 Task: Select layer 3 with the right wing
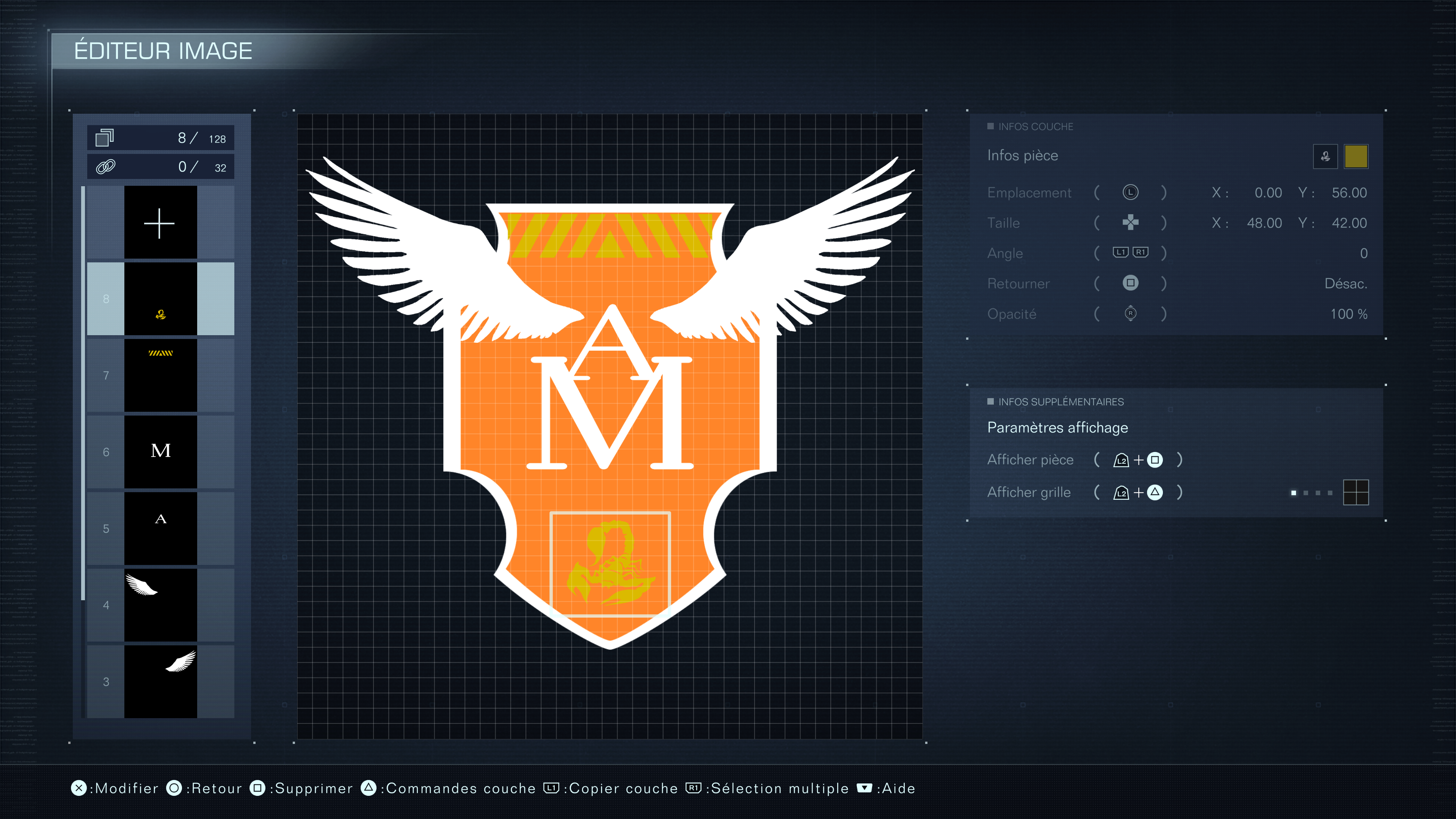click(160, 682)
